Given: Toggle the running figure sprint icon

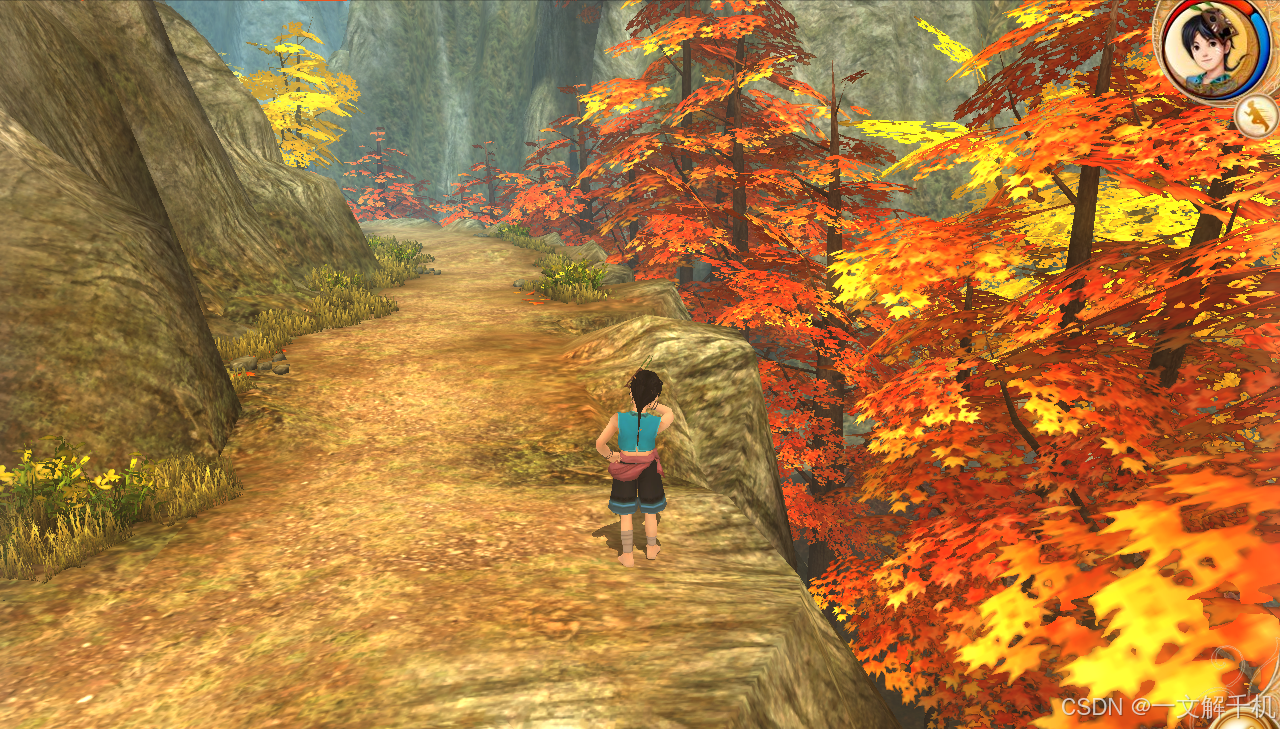Looking at the screenshot, I should coord(1255,117).
